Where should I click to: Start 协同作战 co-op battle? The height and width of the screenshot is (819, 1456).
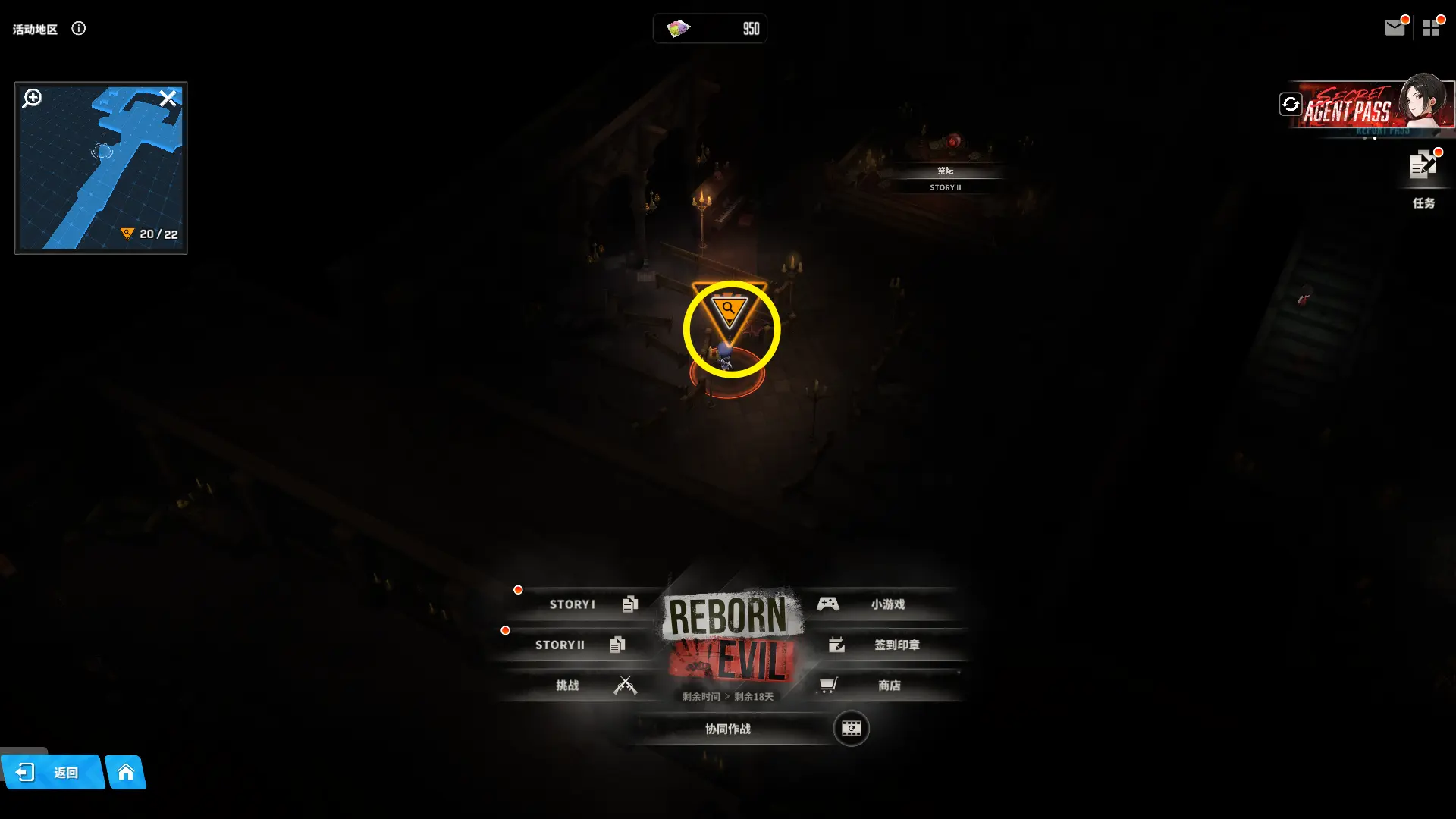(728, 729)
